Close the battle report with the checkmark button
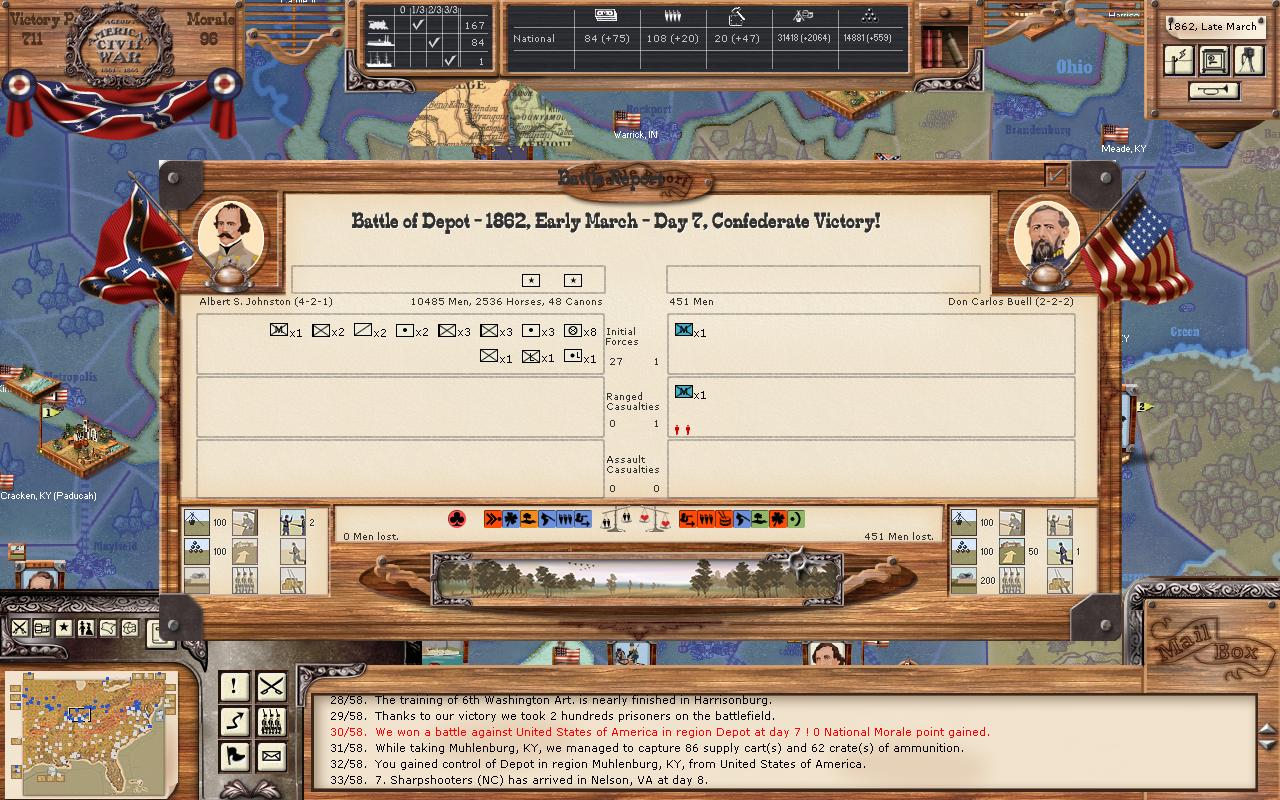This screenshot has height=800, width=1280. pos(1056,175)
